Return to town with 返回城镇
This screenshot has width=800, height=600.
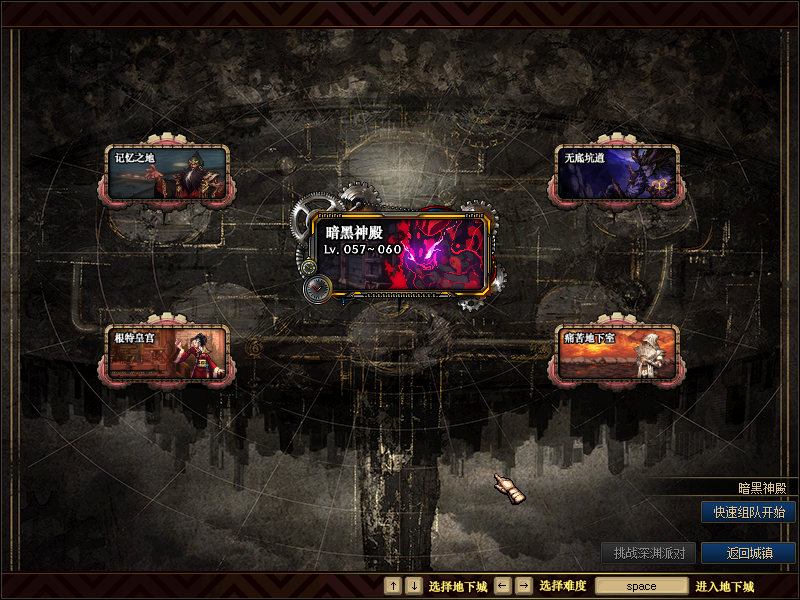[x=748, y=553]
